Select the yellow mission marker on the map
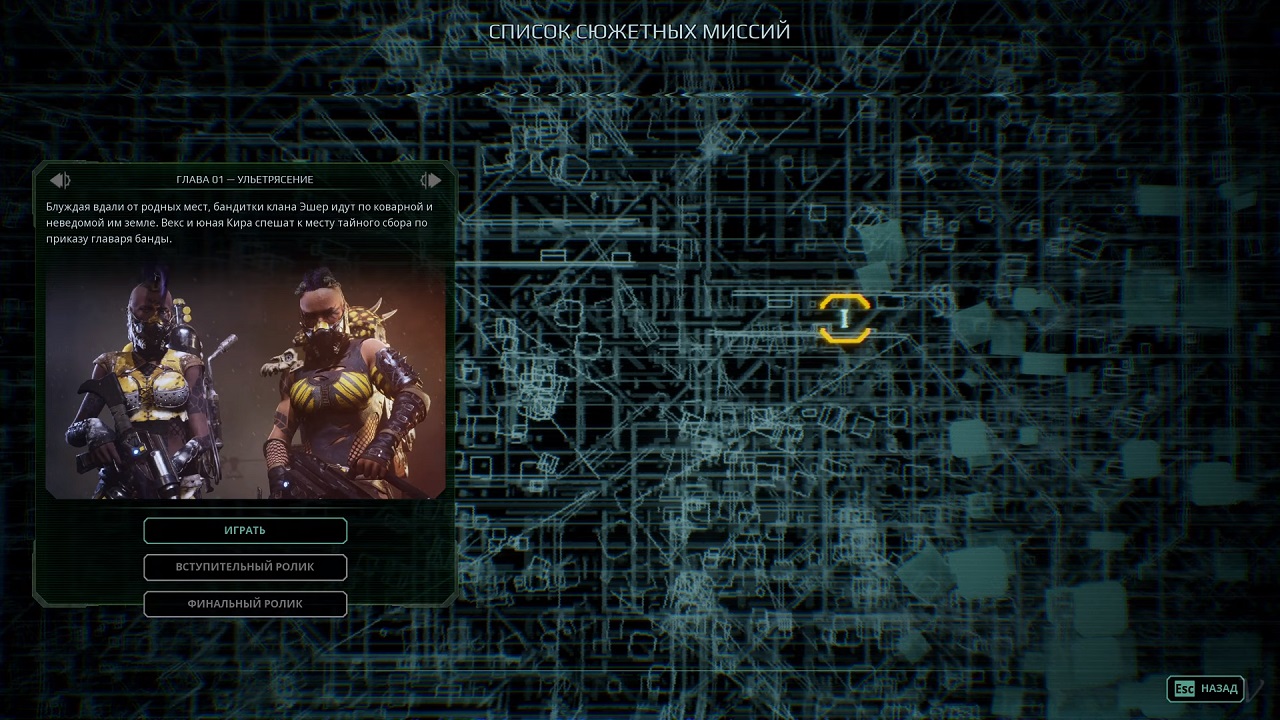Viewport: 1280px width, 720px height. coord(845,319)
